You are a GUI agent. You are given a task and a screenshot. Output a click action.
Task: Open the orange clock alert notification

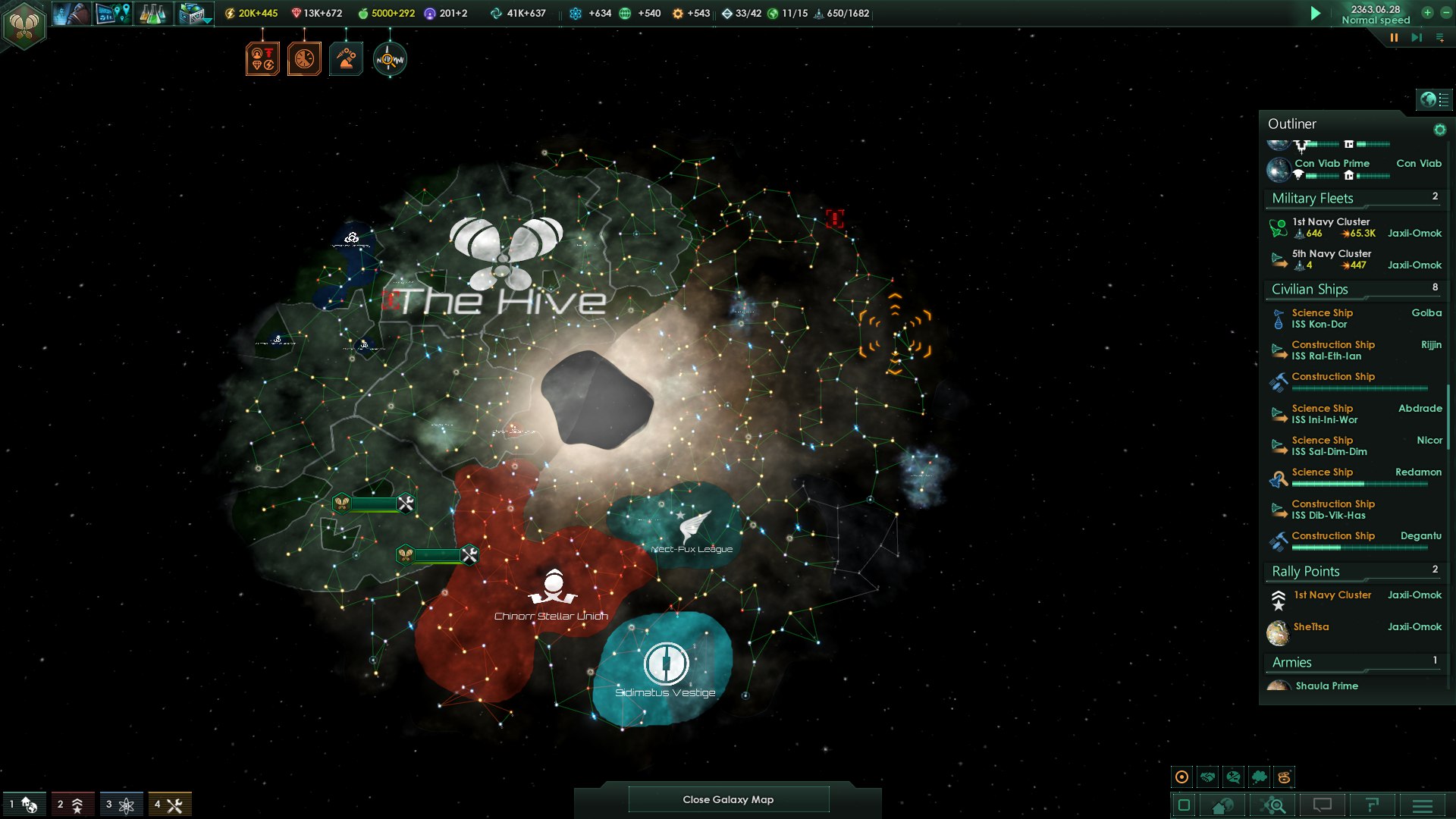point(304,59)
